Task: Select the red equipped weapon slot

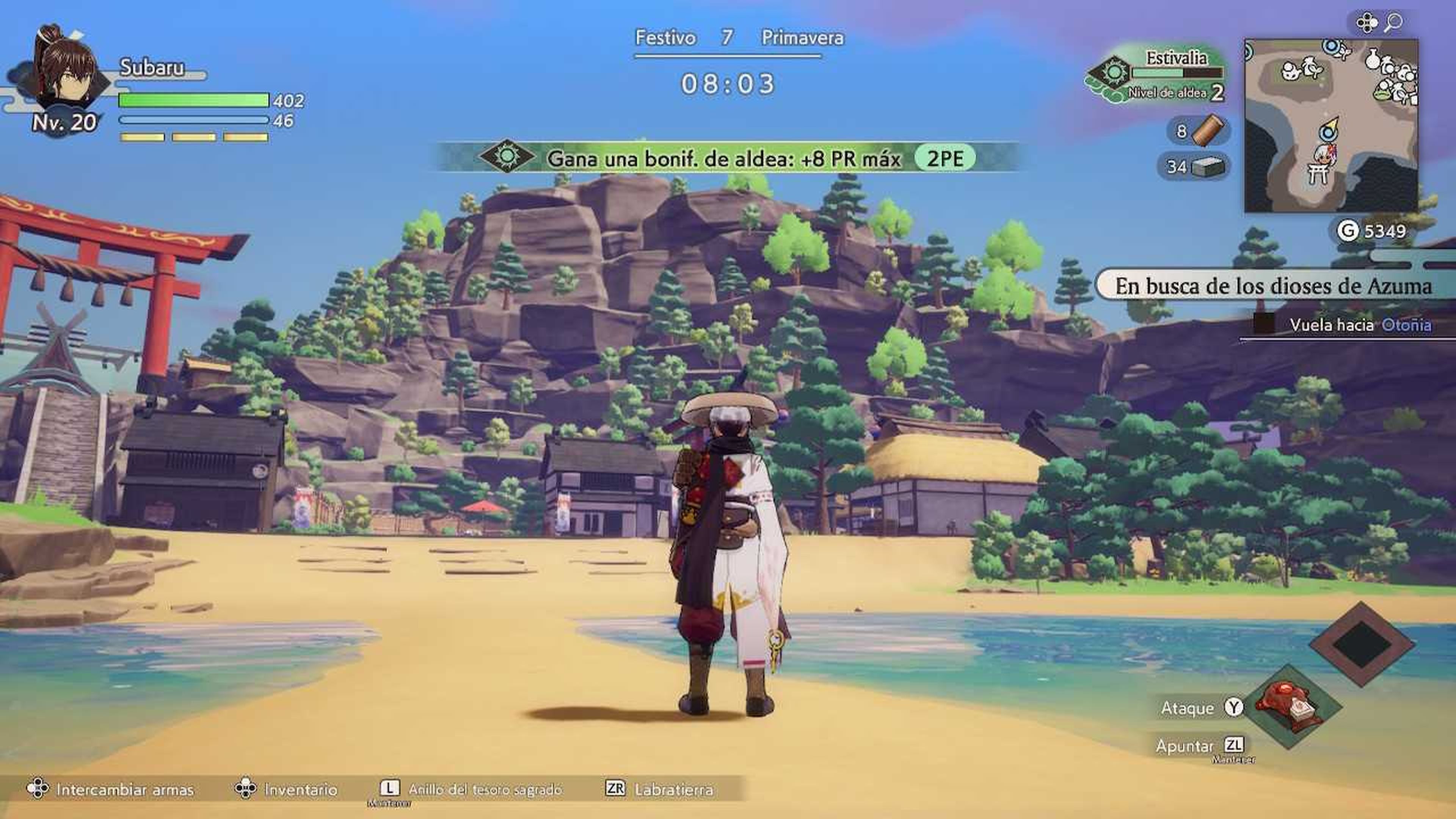Action: click(x=1291, y=706)
